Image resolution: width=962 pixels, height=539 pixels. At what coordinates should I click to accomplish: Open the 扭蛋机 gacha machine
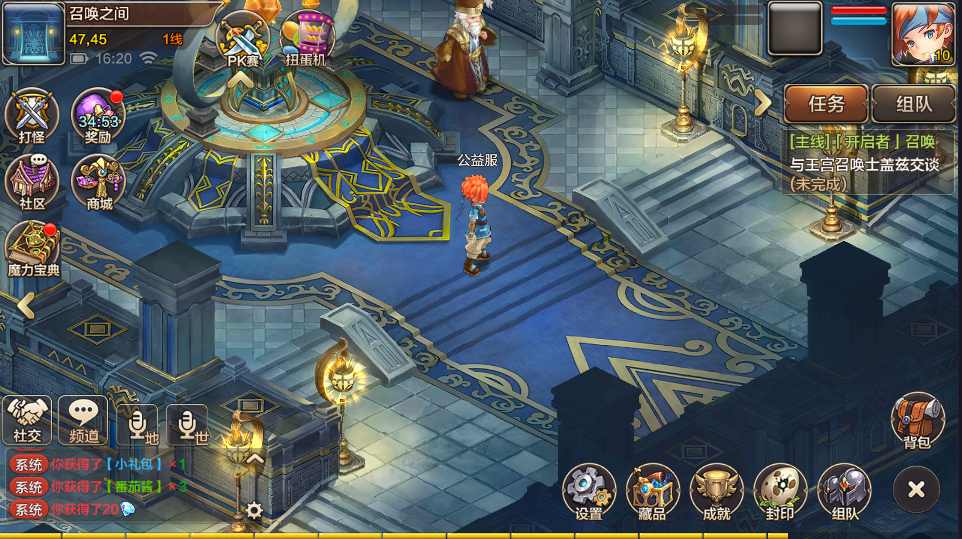tap(306, 38)
